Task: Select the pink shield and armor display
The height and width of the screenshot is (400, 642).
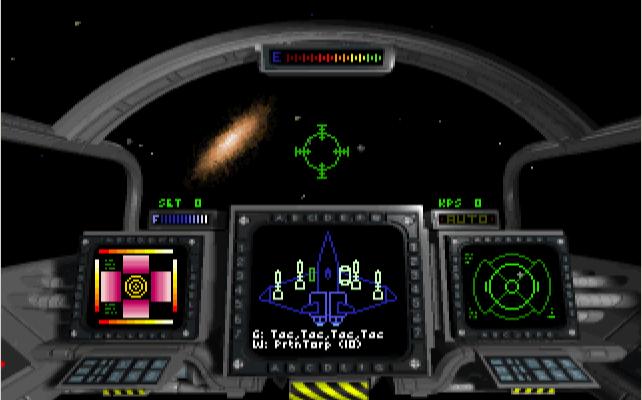Action: [x=134, y=286]
